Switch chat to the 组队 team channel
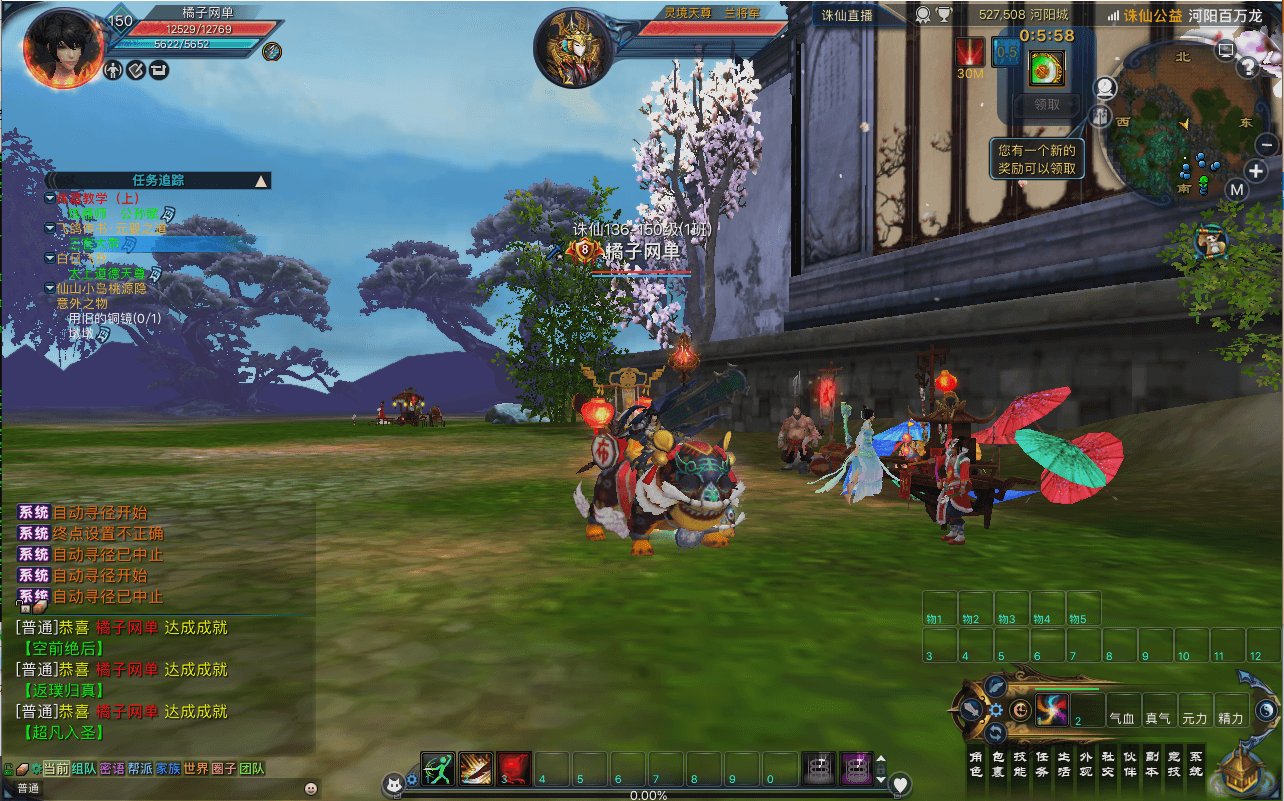 (x=84, y=768)
